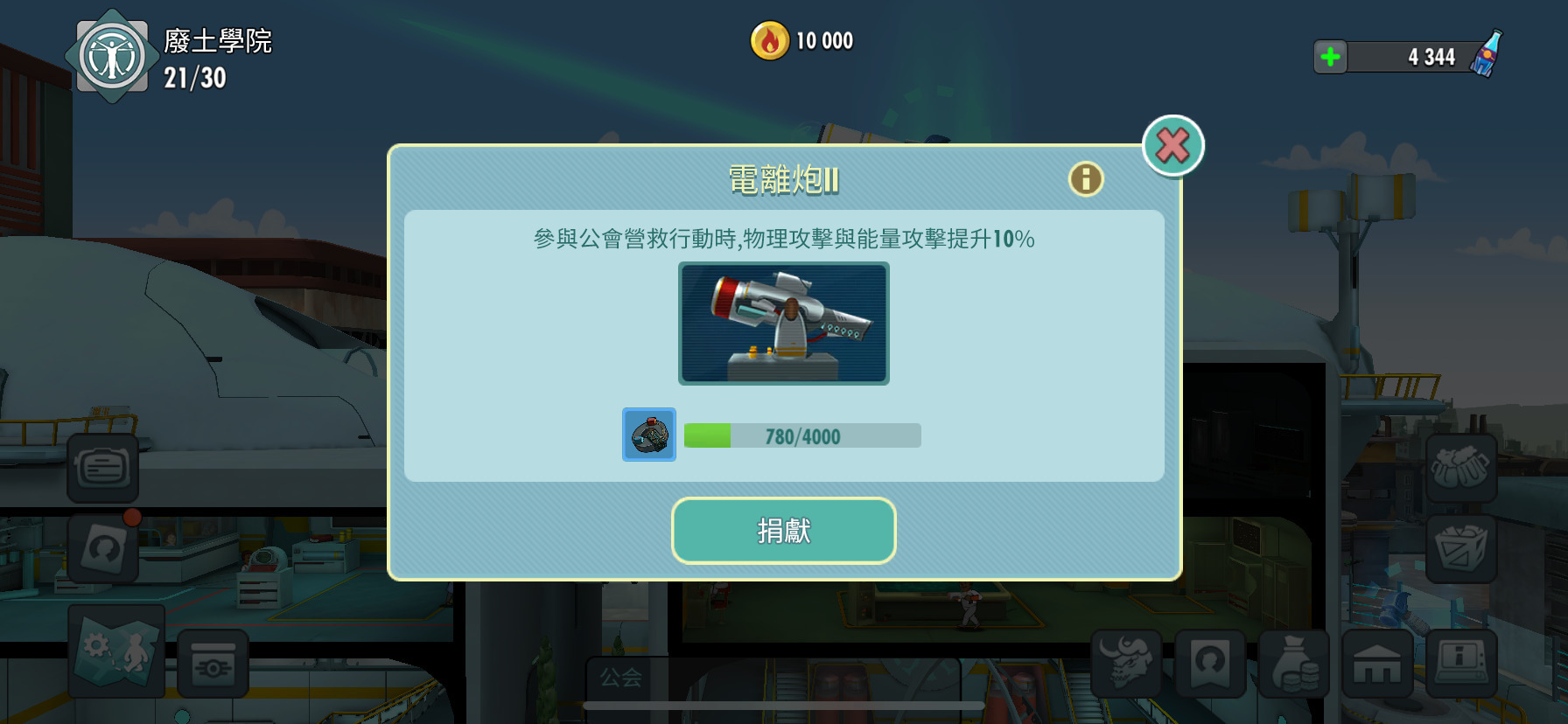1568x724 pixels.
Task: Open the chat bubble icon on the left
Action: click(102, 468)
